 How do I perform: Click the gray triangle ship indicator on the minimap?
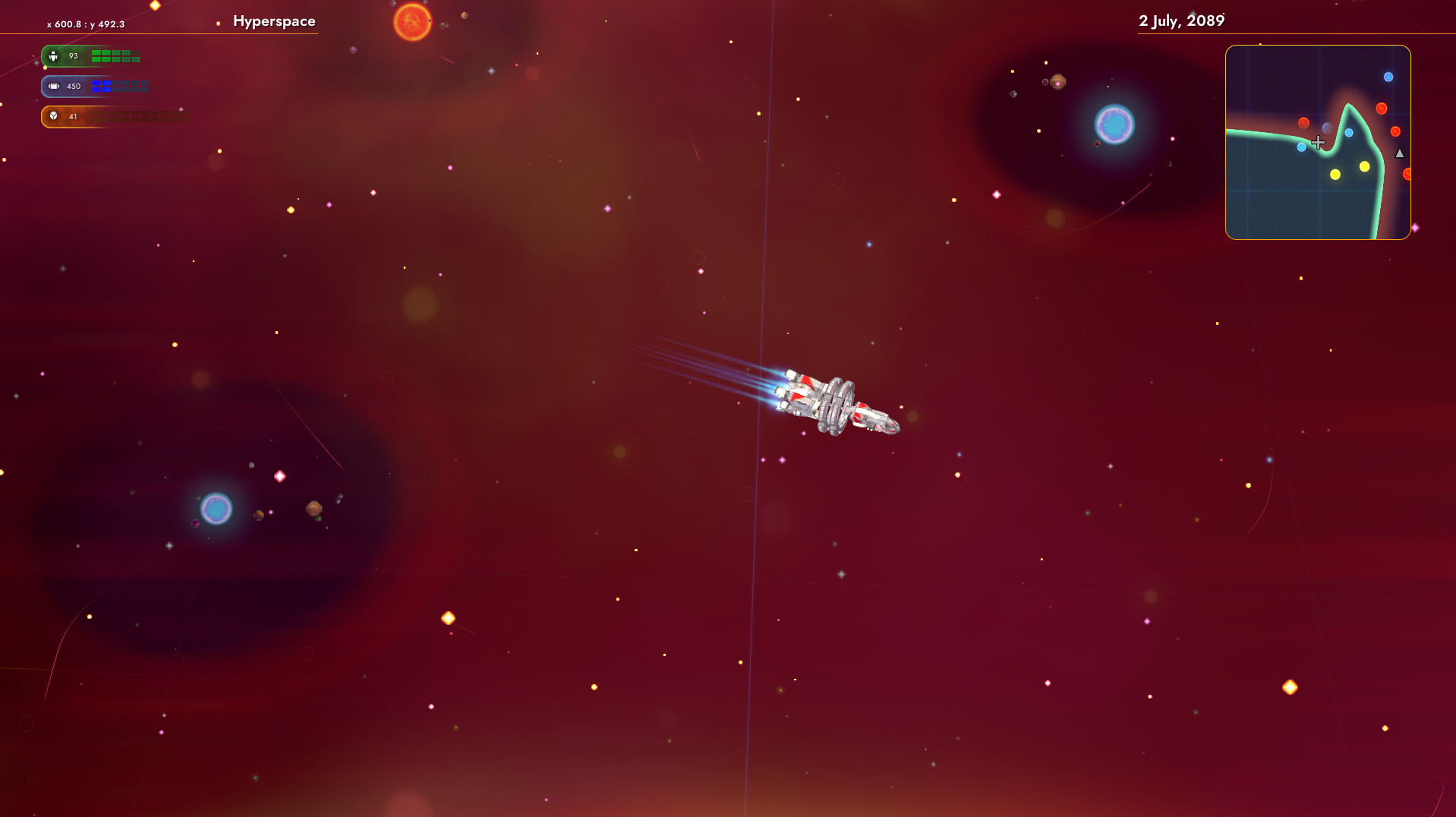coord(1400,154)
